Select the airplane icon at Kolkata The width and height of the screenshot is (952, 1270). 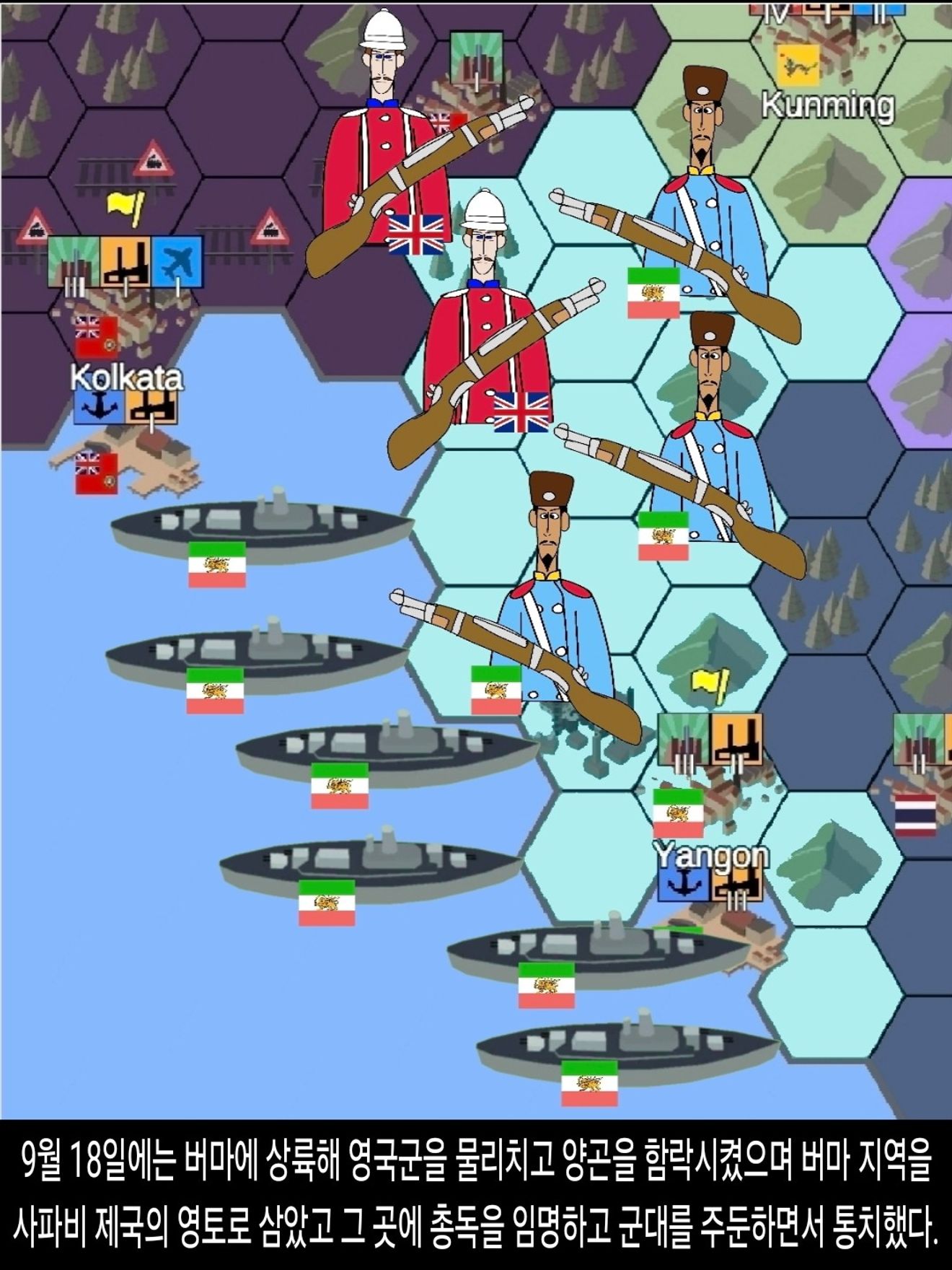tap(177, 261)
